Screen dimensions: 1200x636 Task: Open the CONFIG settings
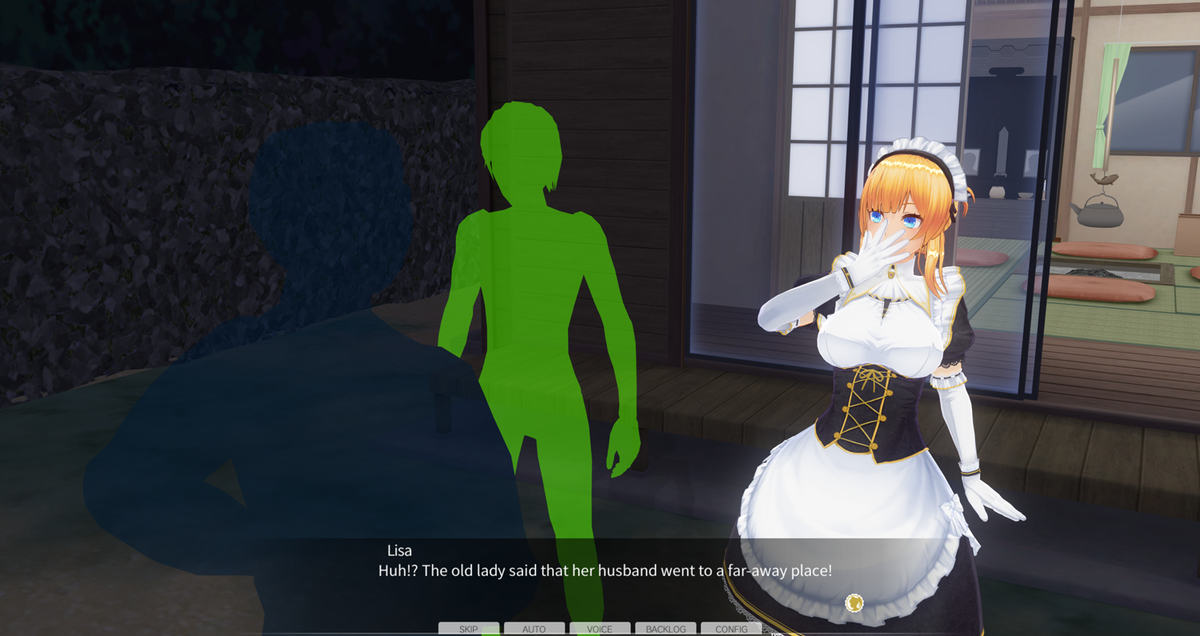(x=731, y=629)
